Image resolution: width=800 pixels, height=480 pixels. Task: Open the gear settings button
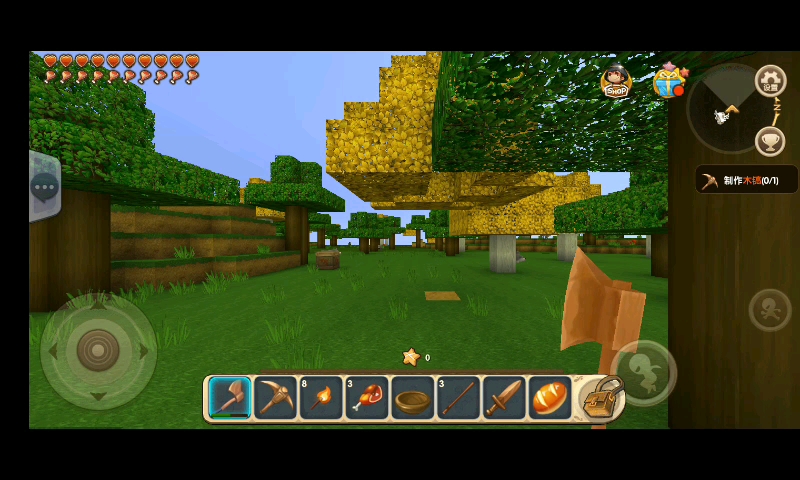pos(770,81)
